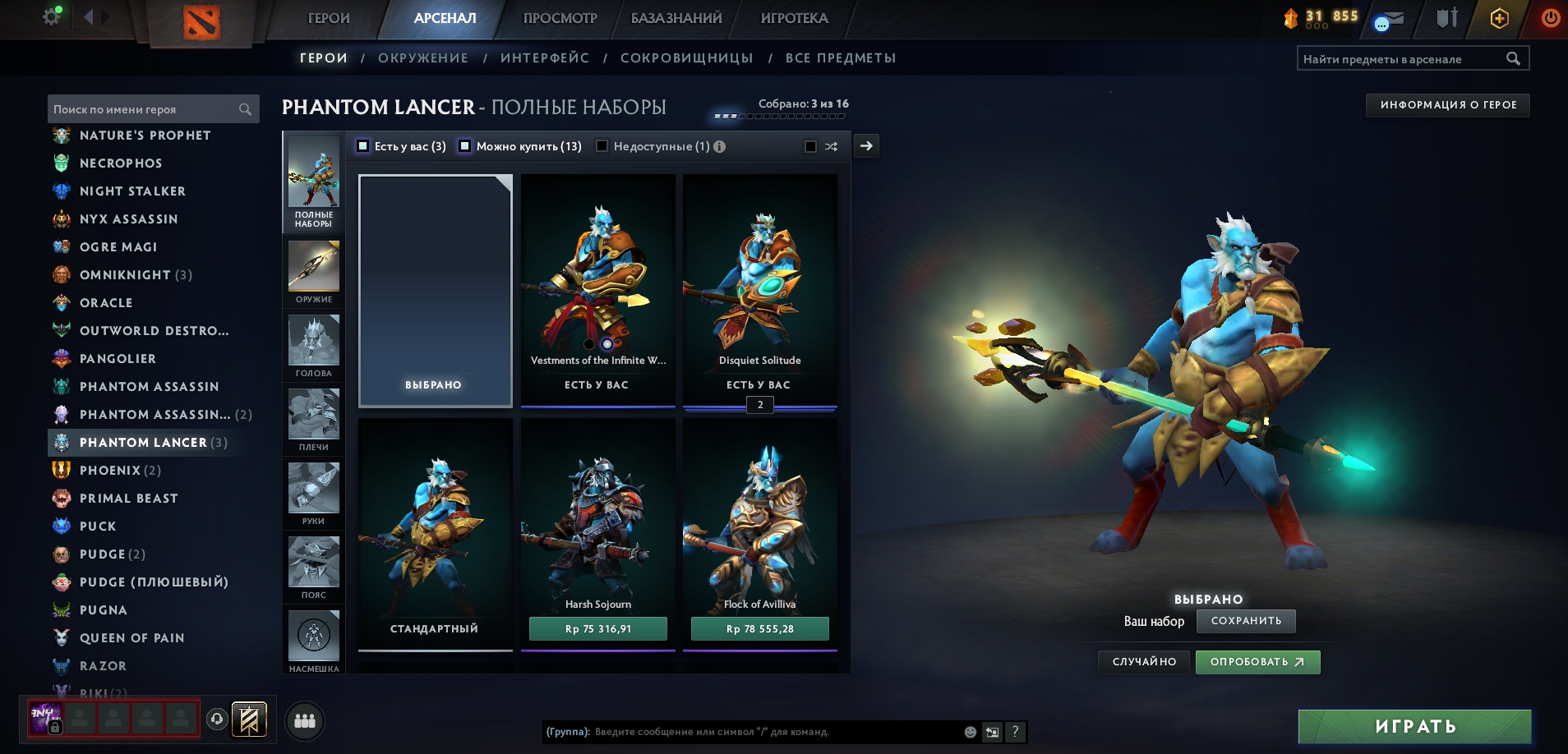Toggle the 'Можно купить' filter checkbox
1568x754 pixels.
tap(465, 146)
